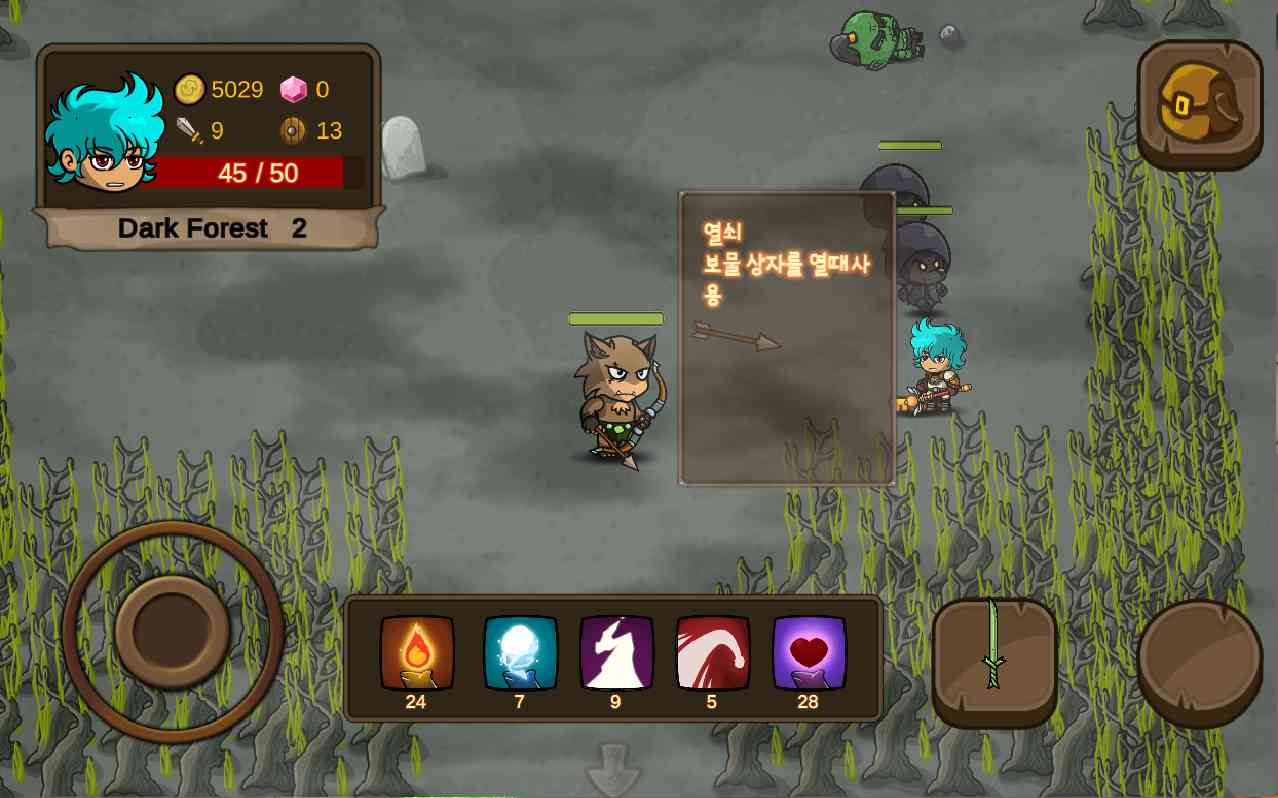Trigger the red slash skill
The width and height of the screenshot is (1278, 798).
(x=713, y=653)
